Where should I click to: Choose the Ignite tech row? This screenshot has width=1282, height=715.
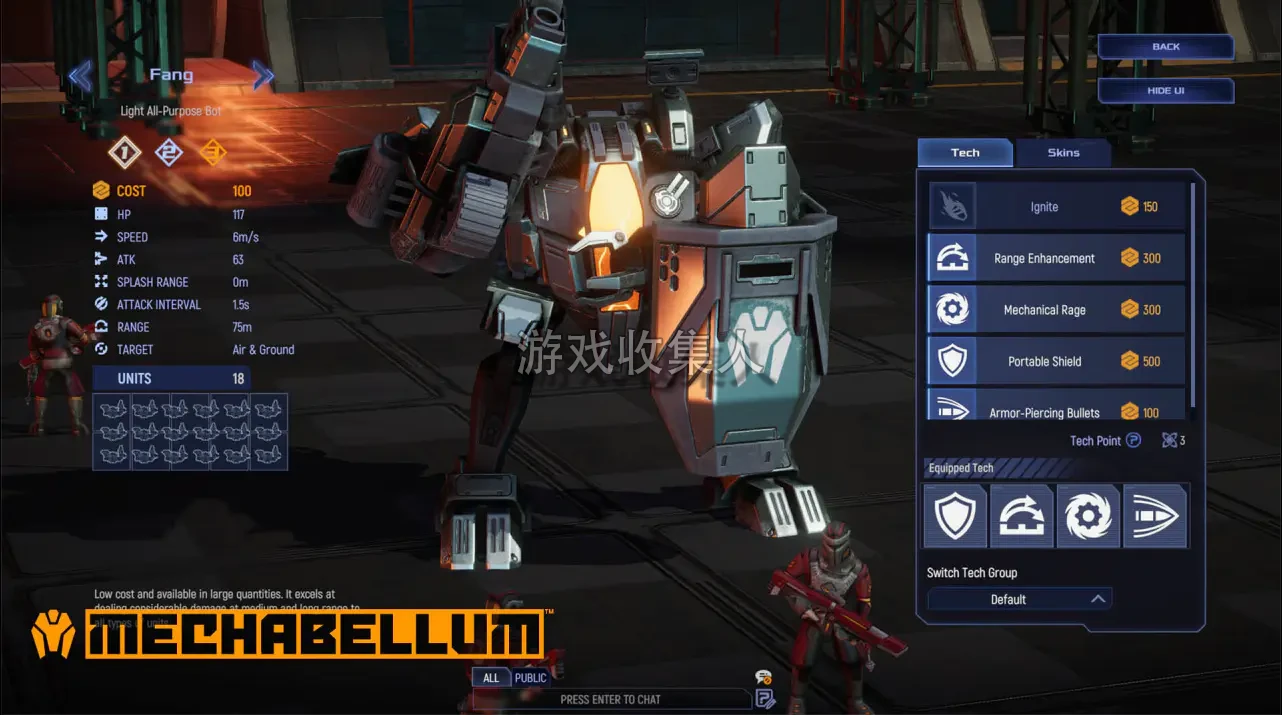point(1056,207)
